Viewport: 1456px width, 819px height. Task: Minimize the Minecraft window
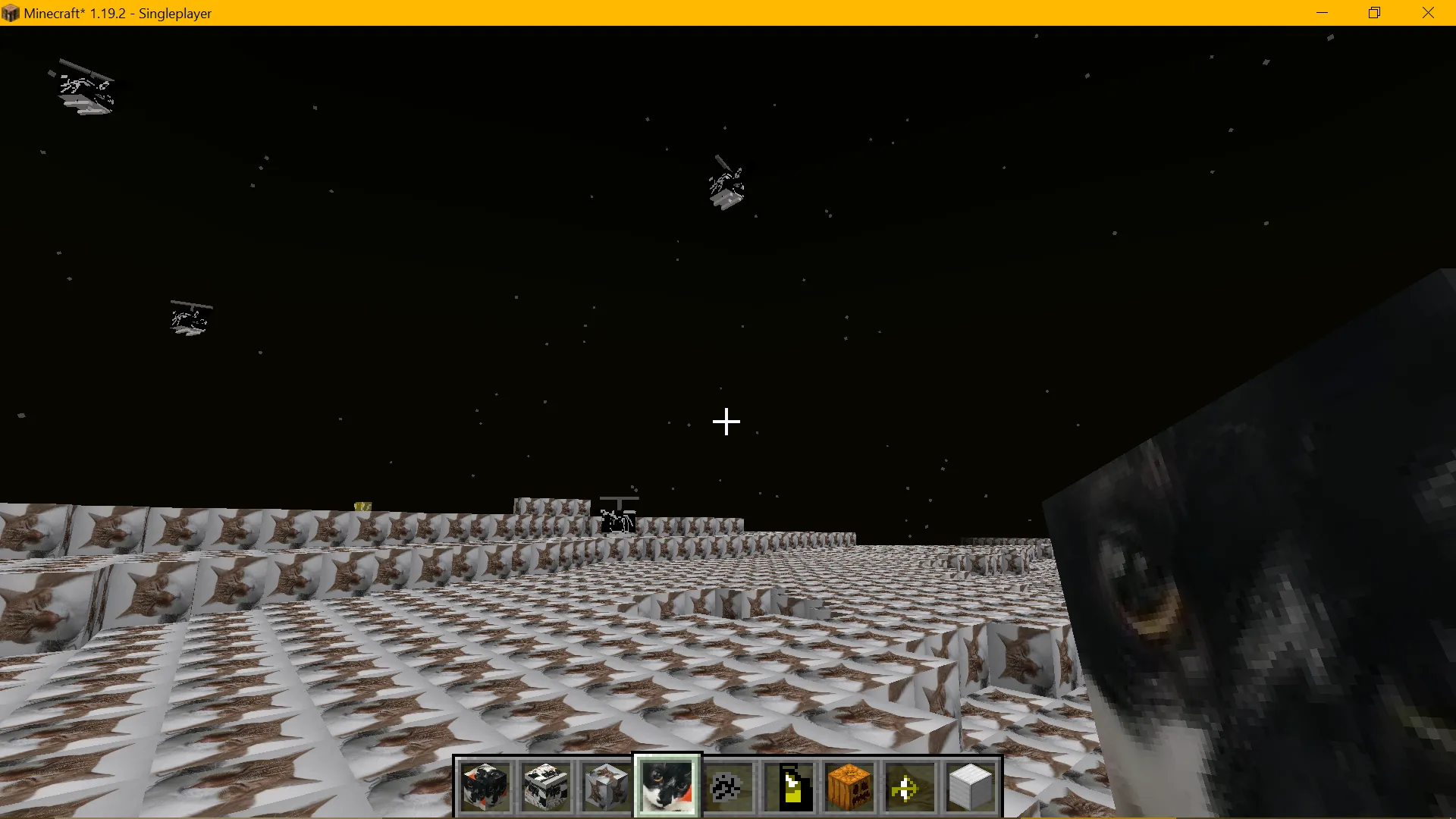coord(1323,12)
